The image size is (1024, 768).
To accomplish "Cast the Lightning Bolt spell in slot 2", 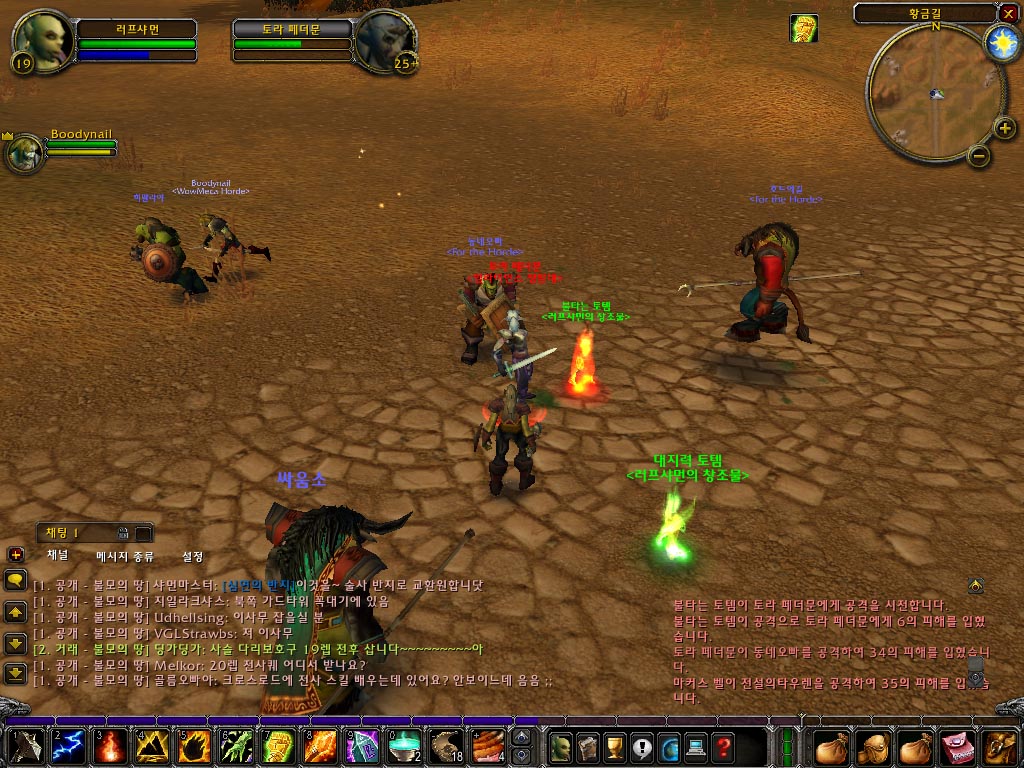I will pos(66,747).
